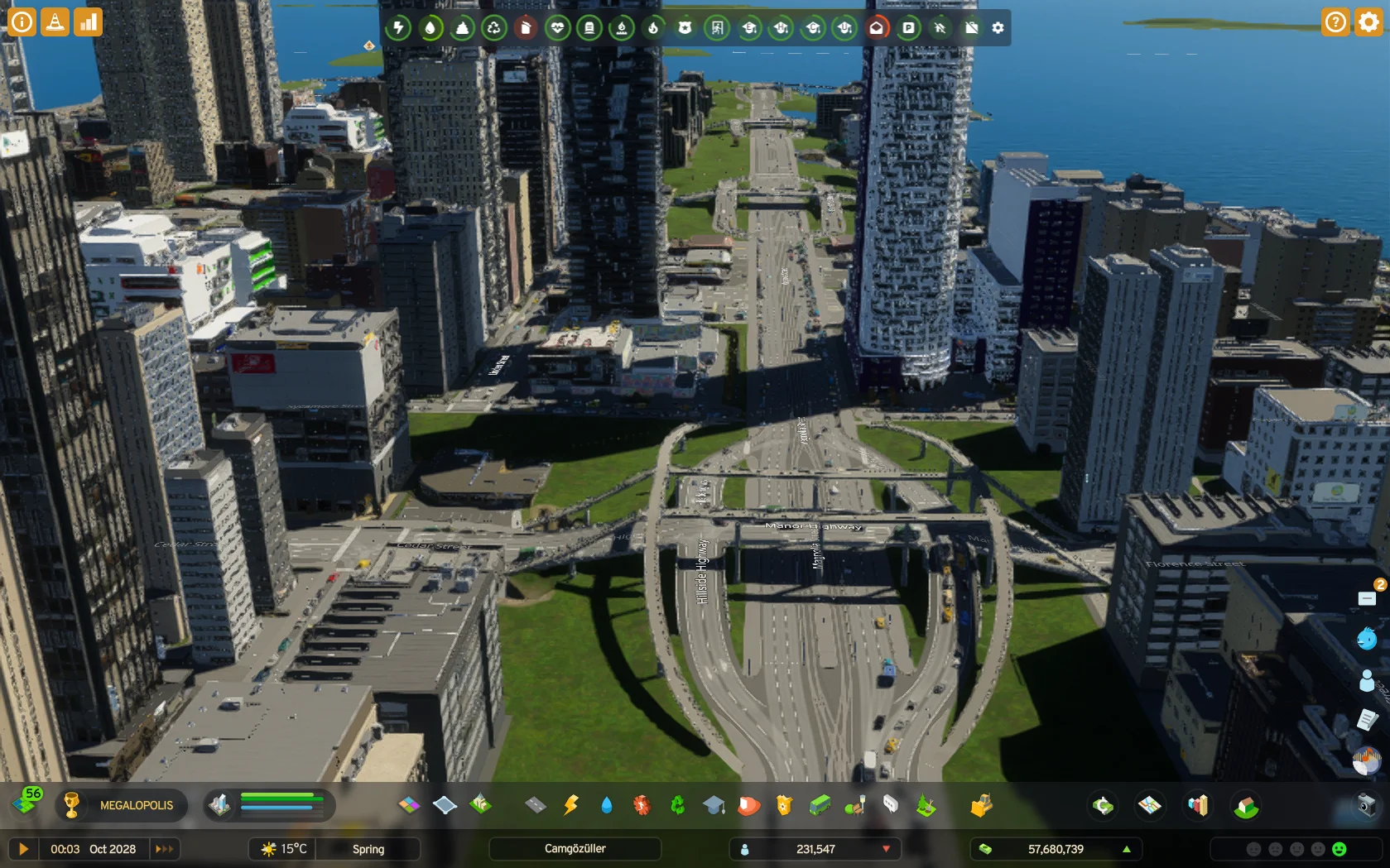View the healthcare heart infoview

tap(557, 28)
